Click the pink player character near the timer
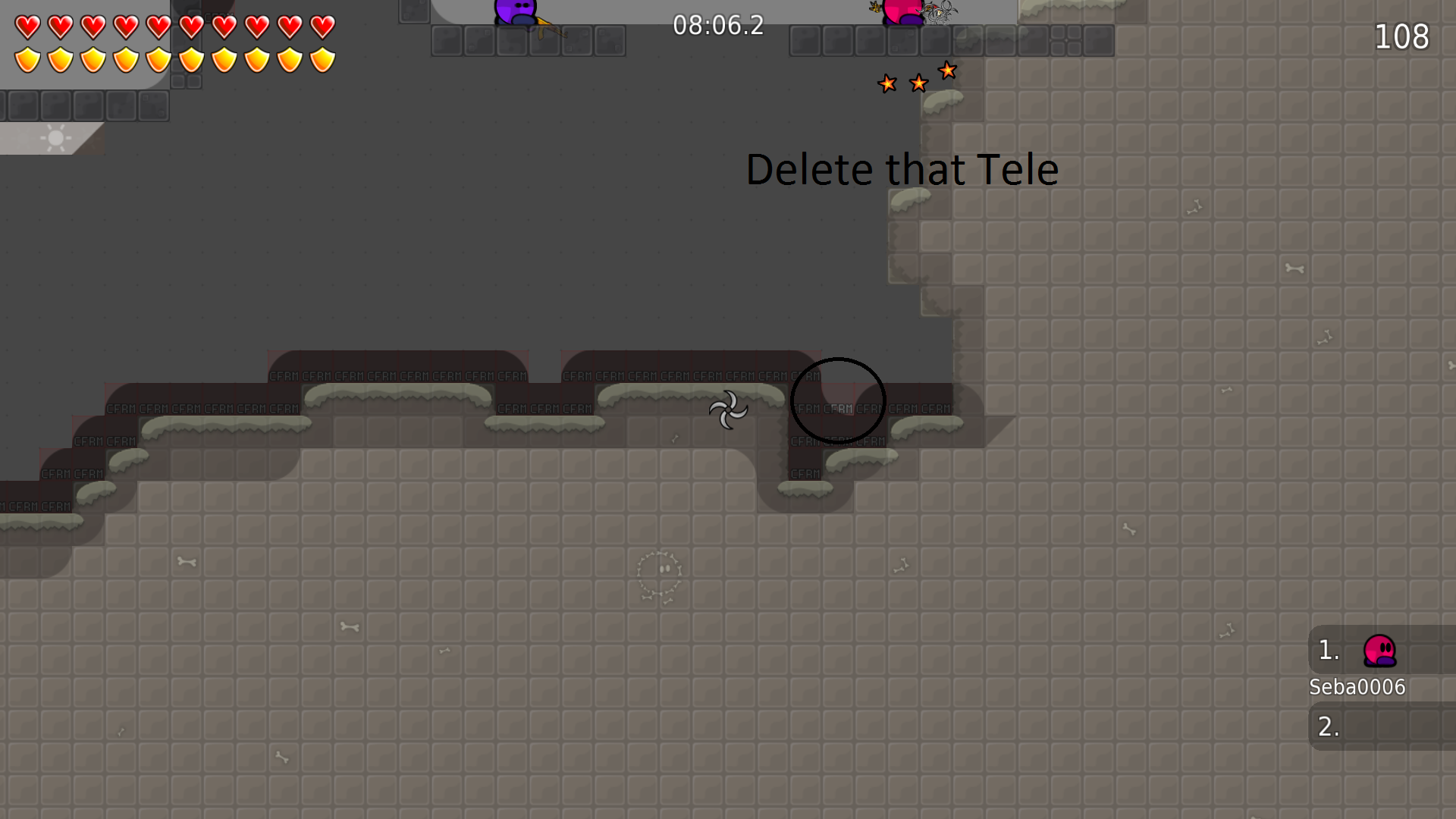 click(x=902, y=12)
